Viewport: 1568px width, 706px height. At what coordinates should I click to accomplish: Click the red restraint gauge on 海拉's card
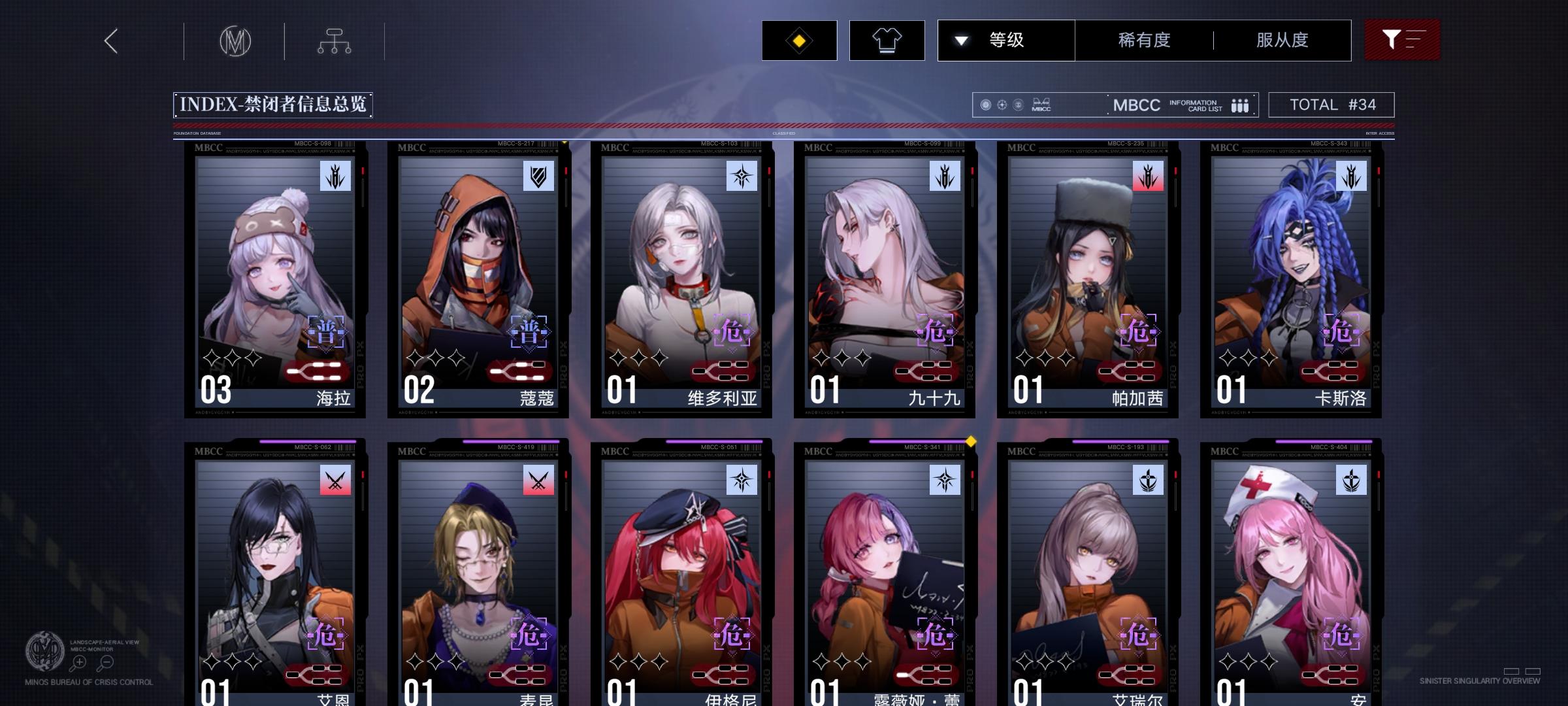click(x=315, y=371)
